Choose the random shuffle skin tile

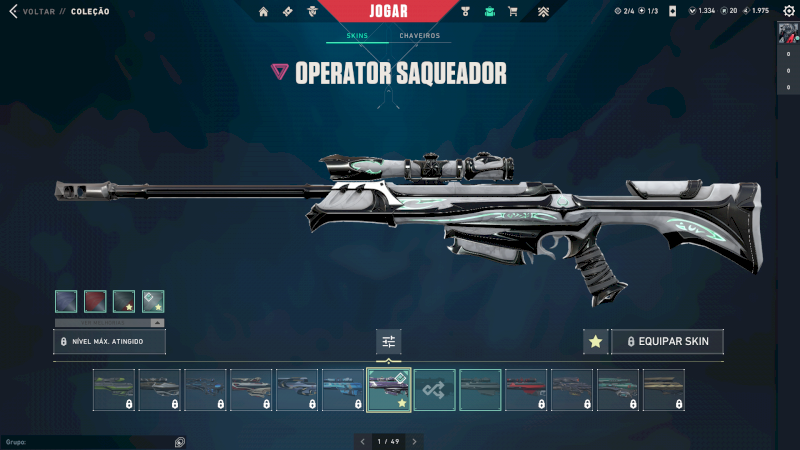pos(435,390)
